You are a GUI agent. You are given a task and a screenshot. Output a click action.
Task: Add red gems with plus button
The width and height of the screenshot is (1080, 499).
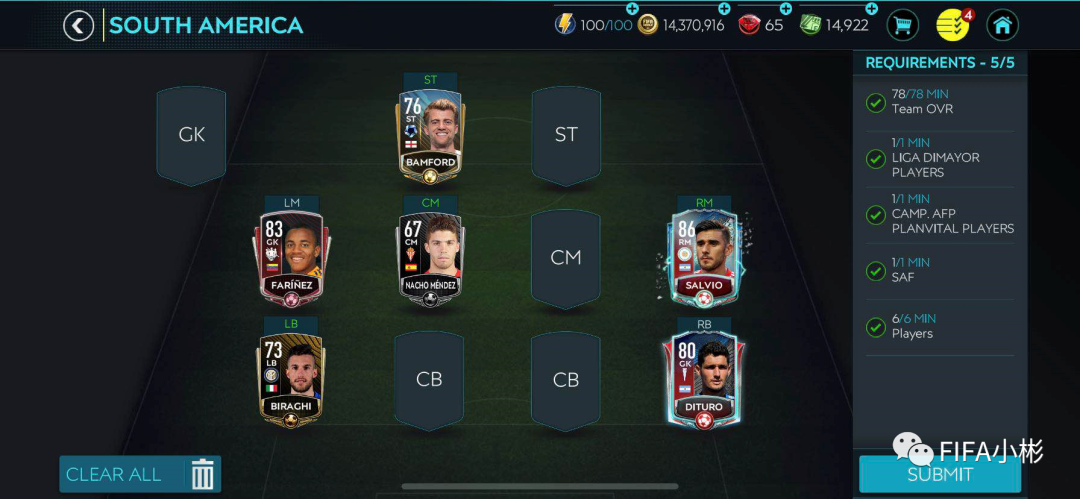785,9
